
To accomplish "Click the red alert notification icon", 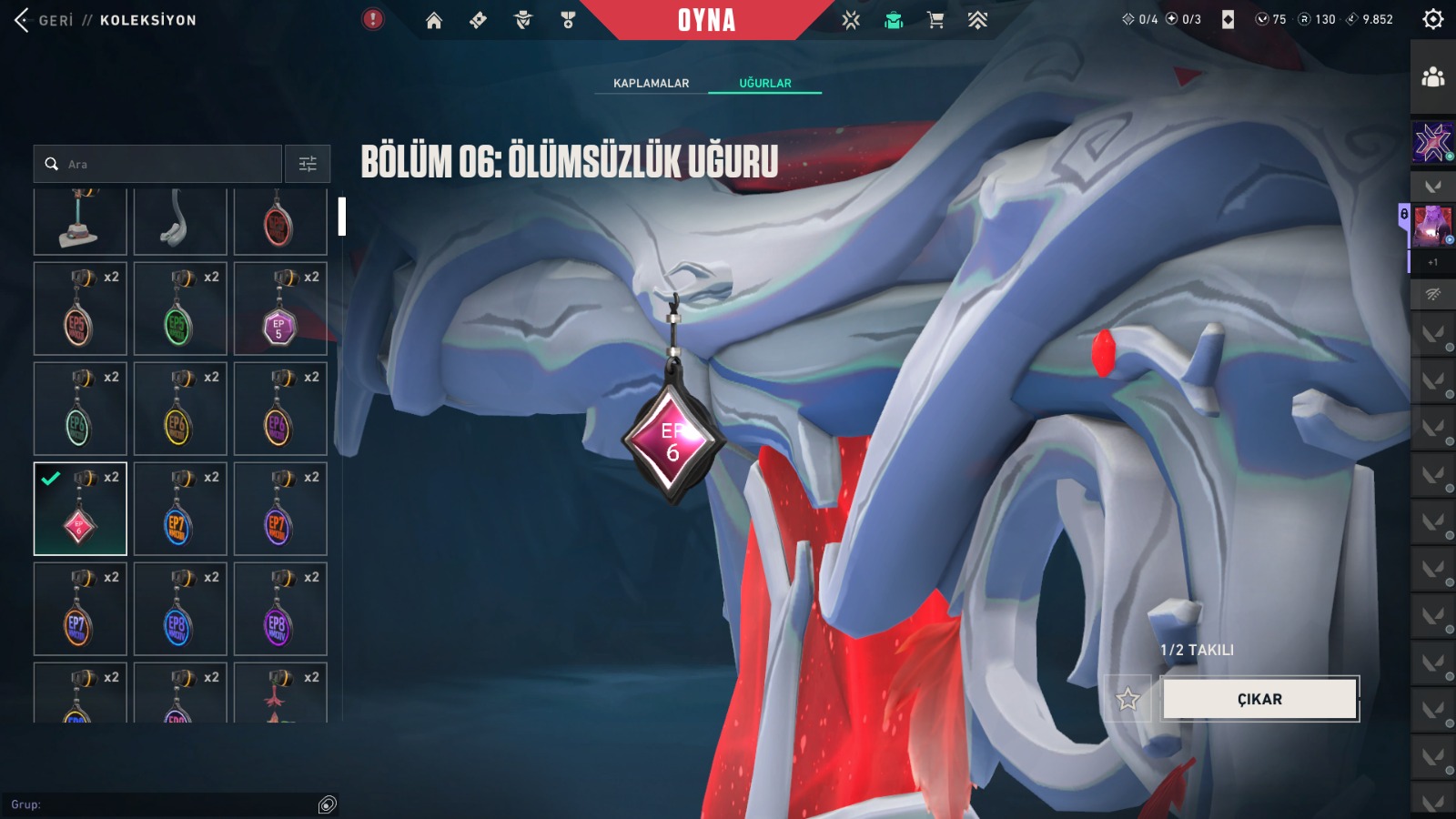I will [x=373, y=19].
